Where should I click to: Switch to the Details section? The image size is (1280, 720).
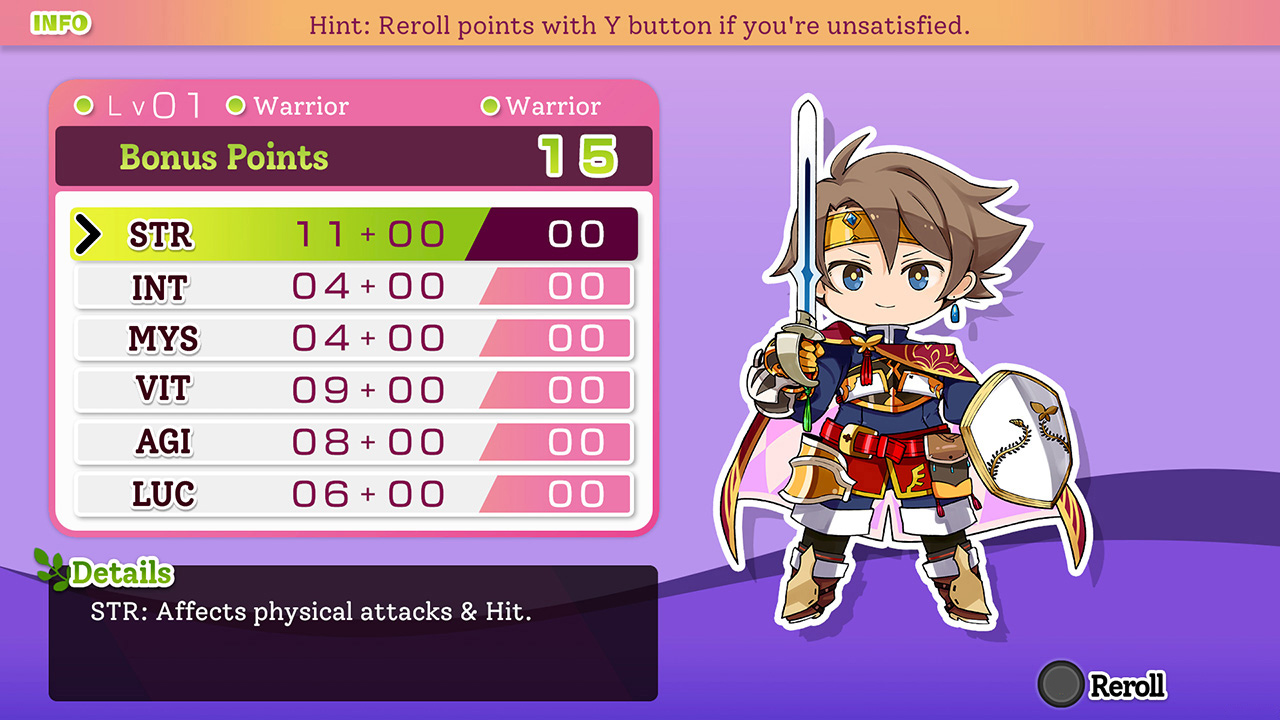coord(124,572)
